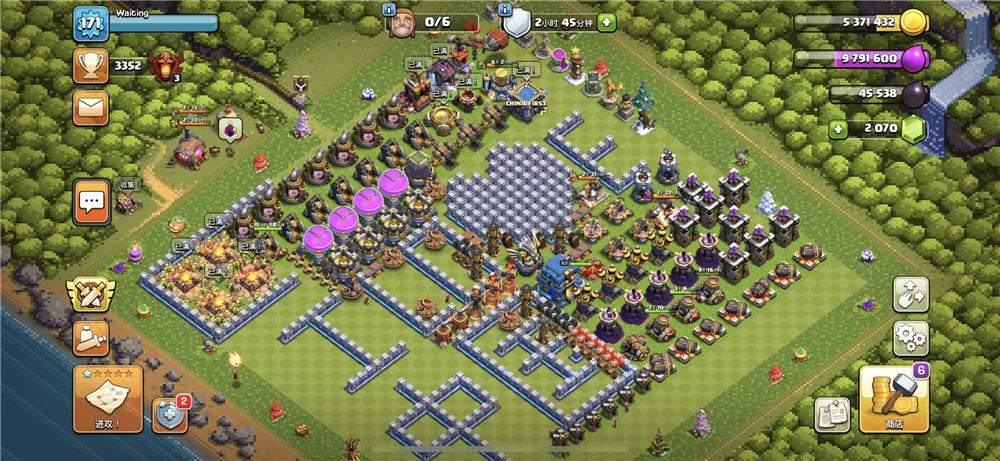Open the blue shield plus button
The width and height of the screenshot is (1000, 461).
click(169, 412)
